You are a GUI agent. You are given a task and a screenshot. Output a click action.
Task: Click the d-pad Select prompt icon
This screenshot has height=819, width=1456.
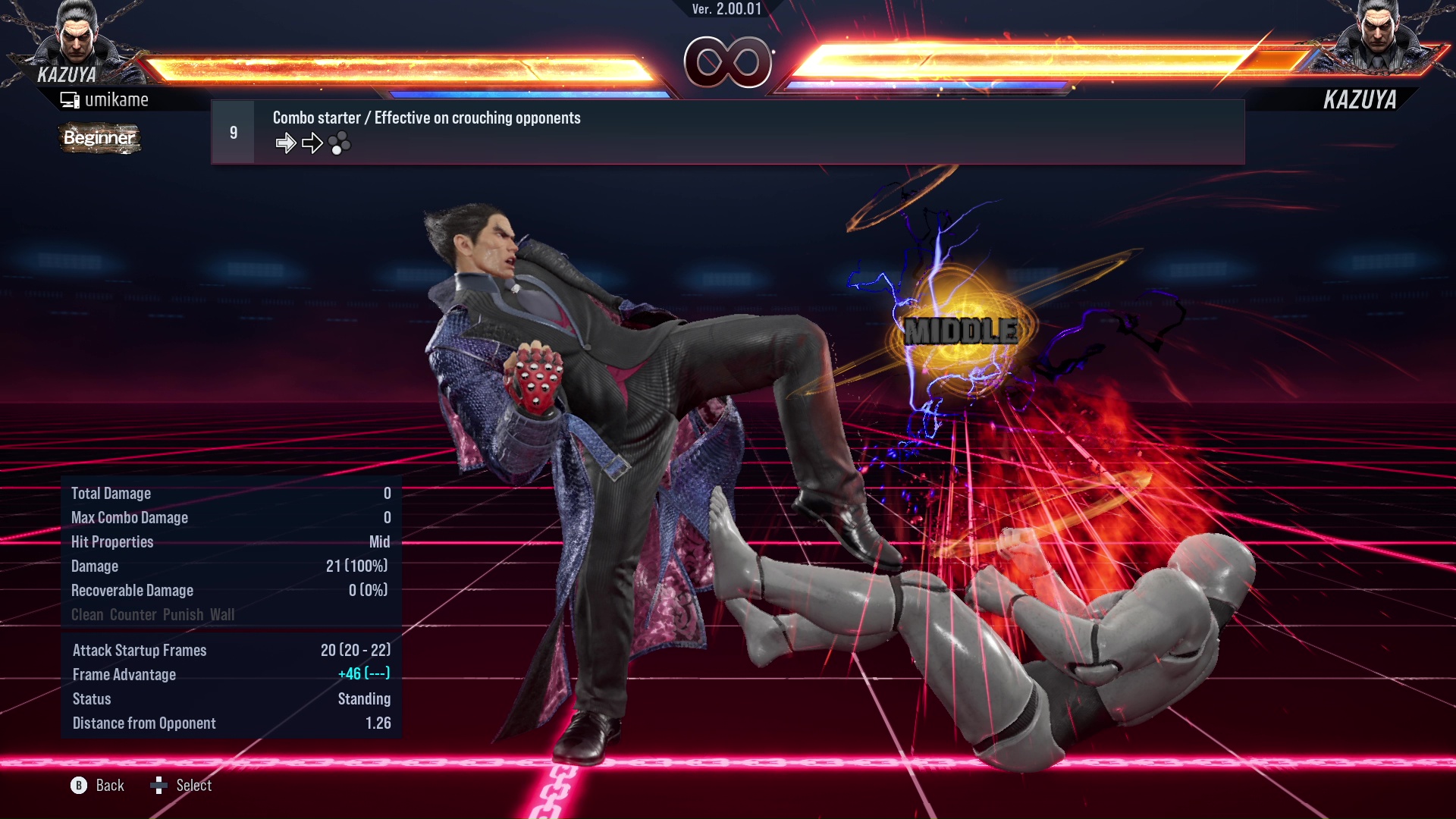pyautogui.click(x=159, y=786)
